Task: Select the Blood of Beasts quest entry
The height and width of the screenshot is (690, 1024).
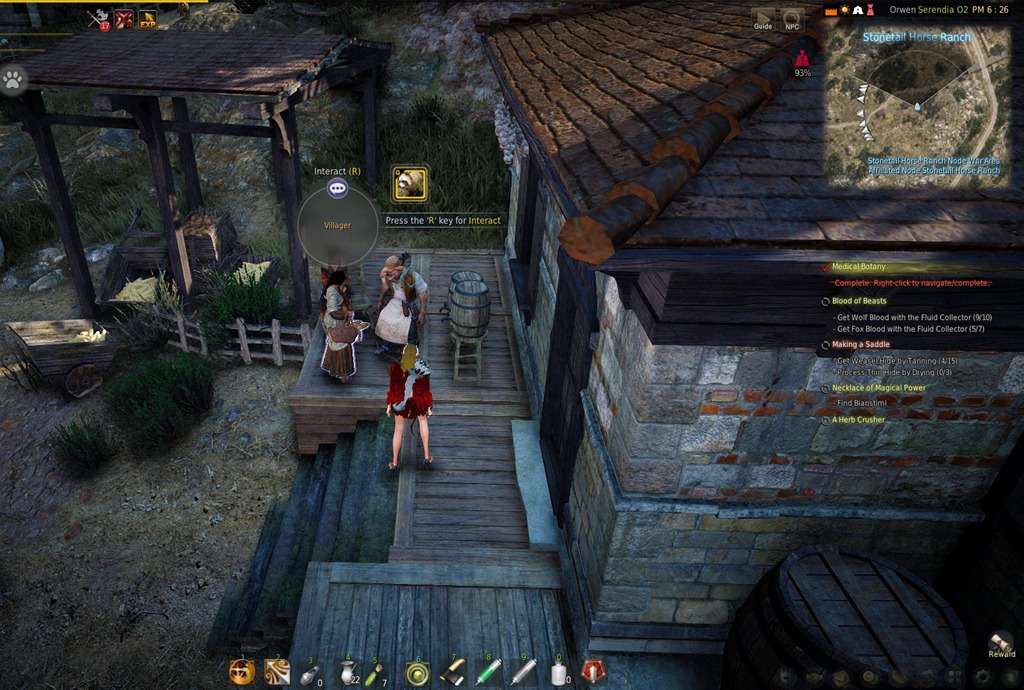Action: (858, 301)
